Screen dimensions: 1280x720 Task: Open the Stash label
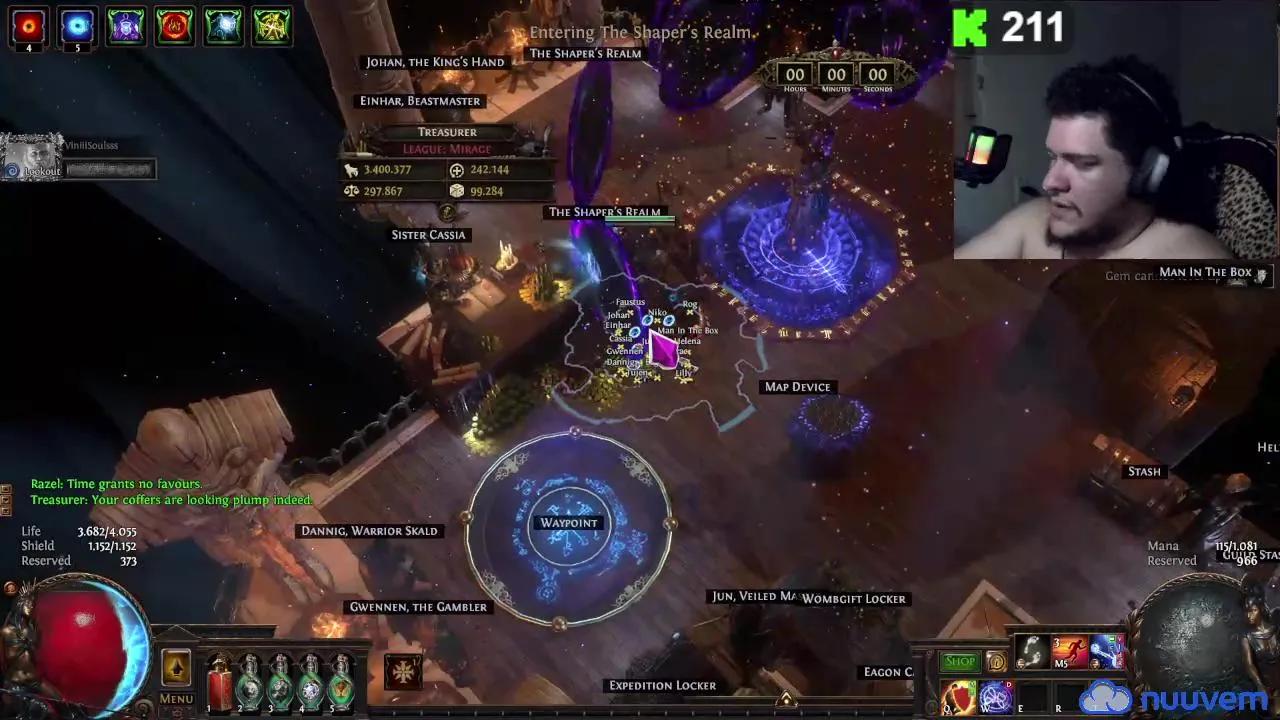coord(1144,471)
